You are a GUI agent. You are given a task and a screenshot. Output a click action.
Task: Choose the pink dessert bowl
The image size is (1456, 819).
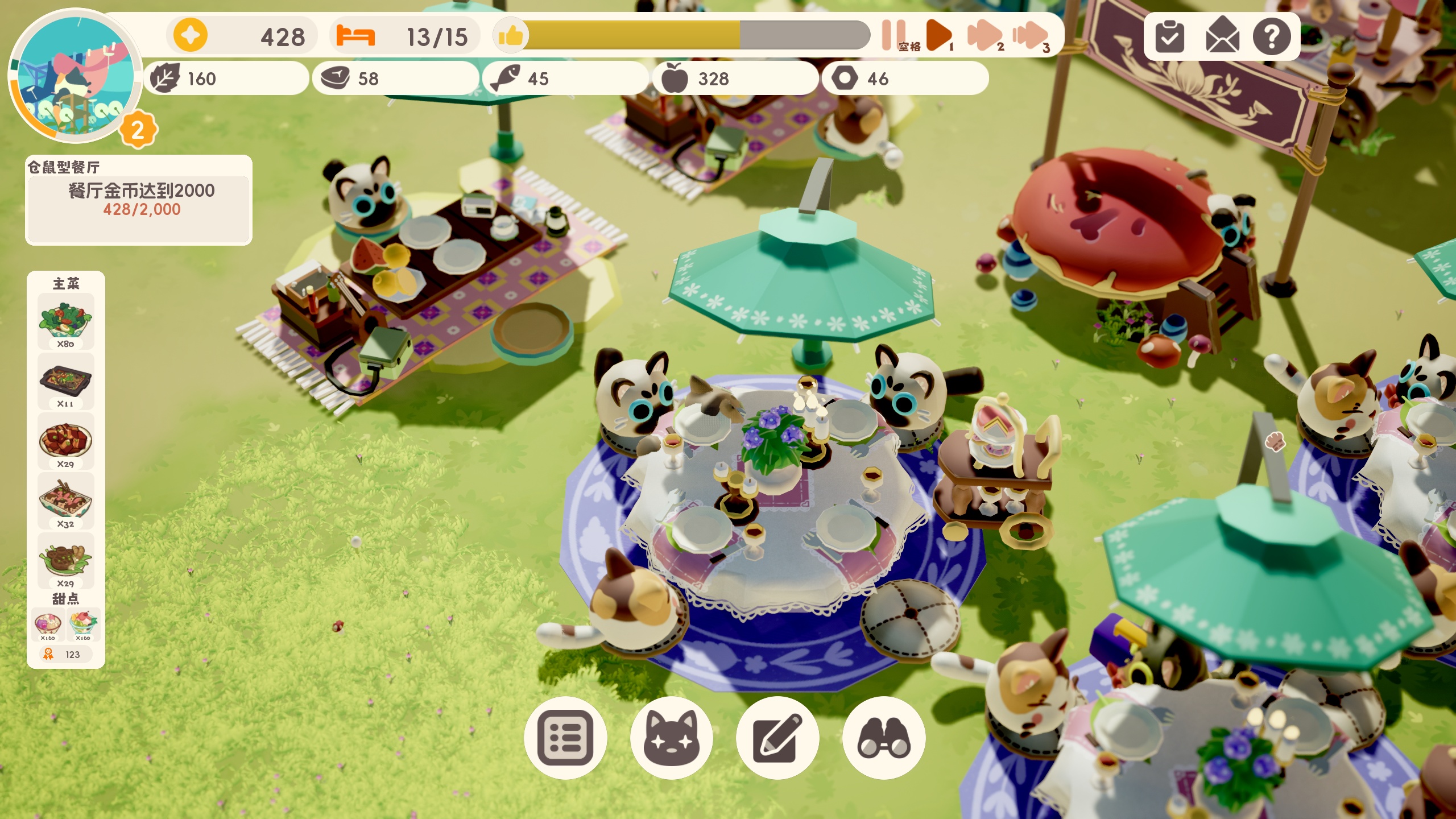tap(48, 624)
